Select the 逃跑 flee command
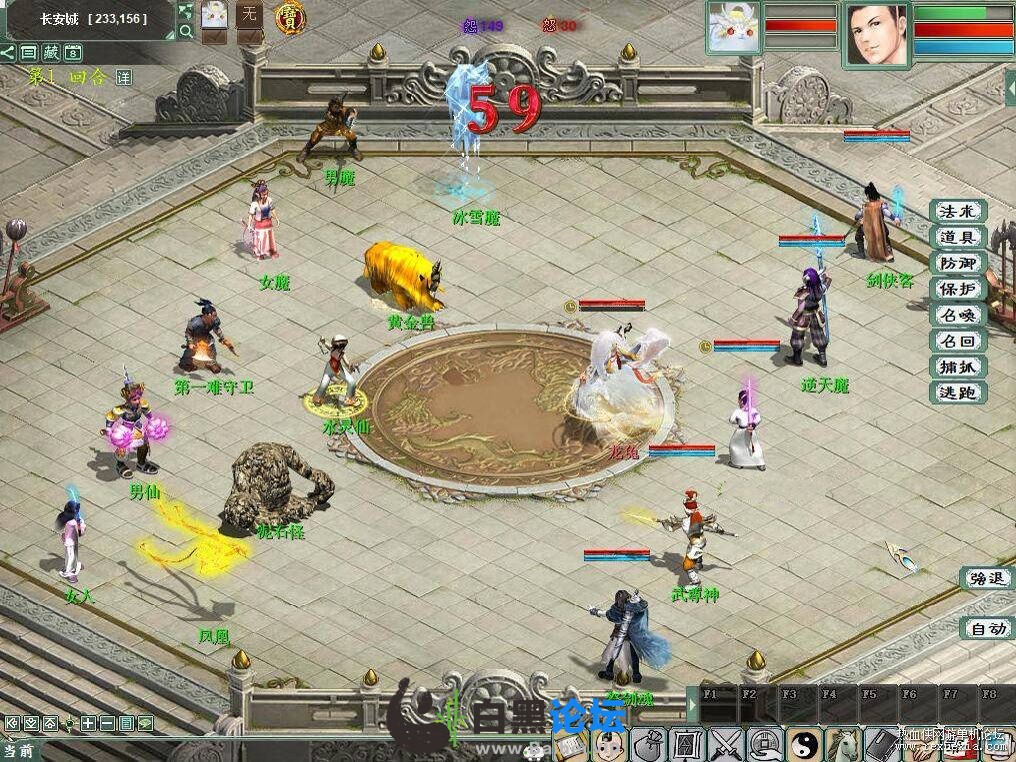 coord(958,393)
